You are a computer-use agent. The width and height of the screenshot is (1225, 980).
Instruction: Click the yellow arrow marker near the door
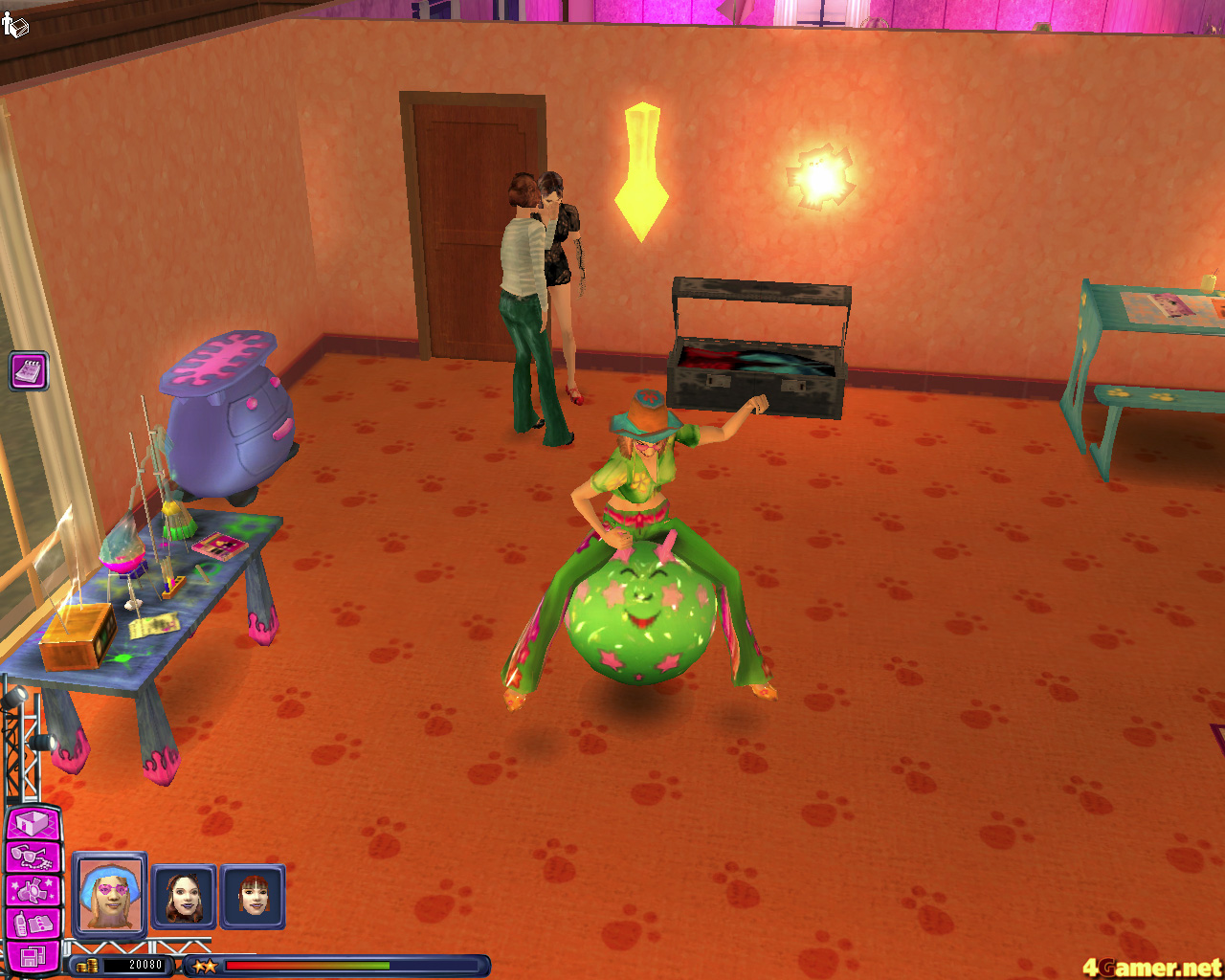[639, 172]
